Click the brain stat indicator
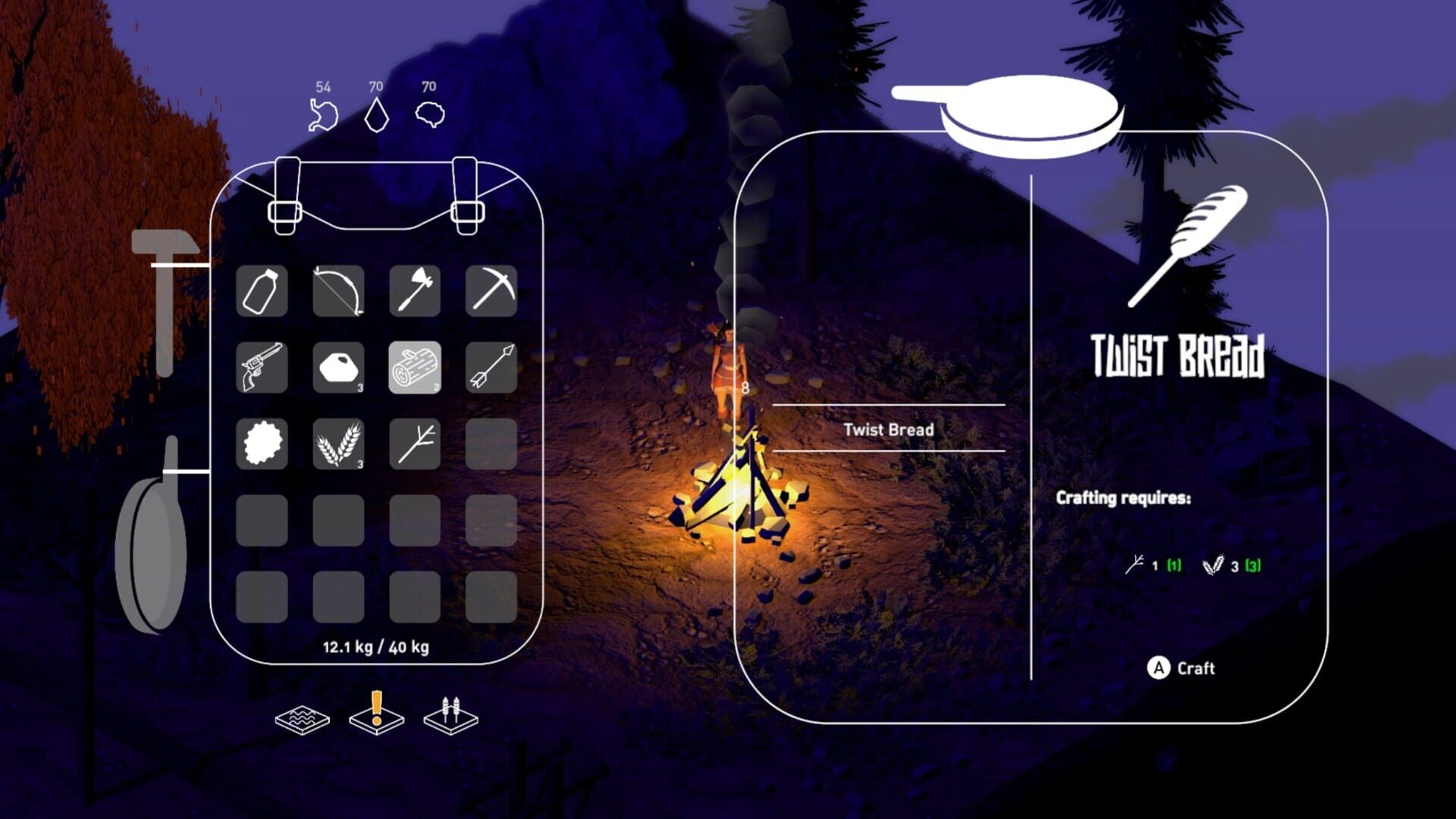1456x819 pixels. coord(428,114)
